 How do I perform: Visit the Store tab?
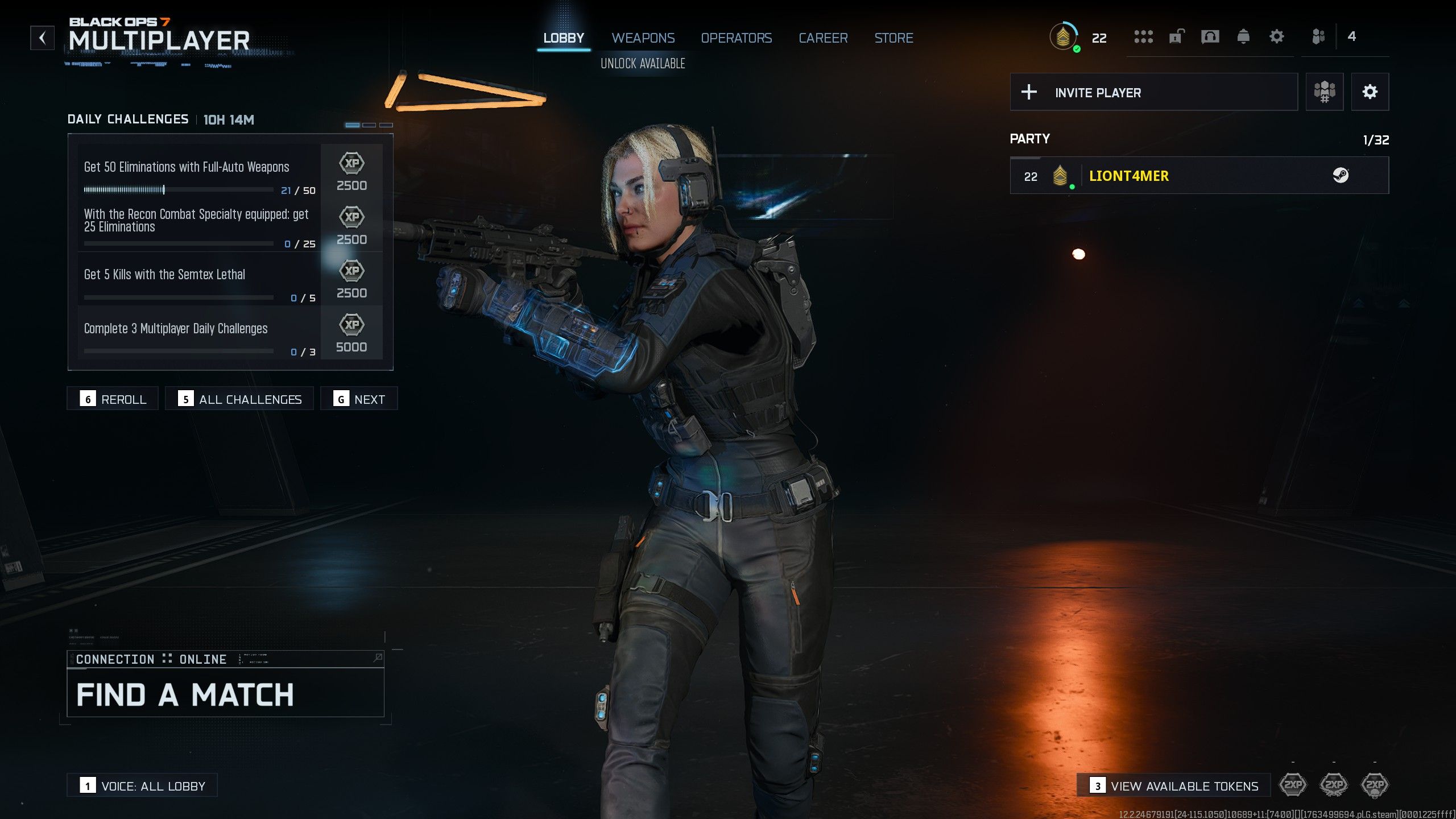click(x=894, y=38)
